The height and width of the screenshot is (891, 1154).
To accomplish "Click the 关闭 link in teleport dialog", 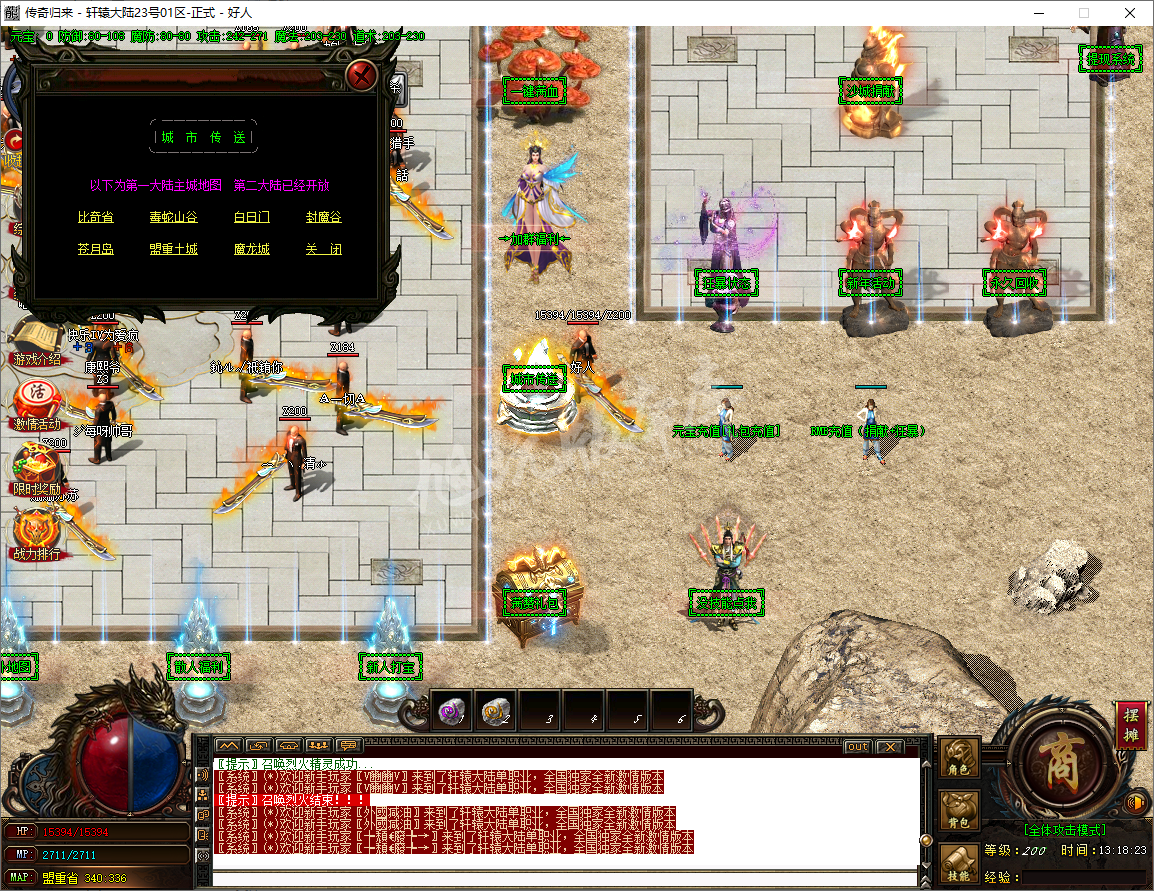I will 324,249.
